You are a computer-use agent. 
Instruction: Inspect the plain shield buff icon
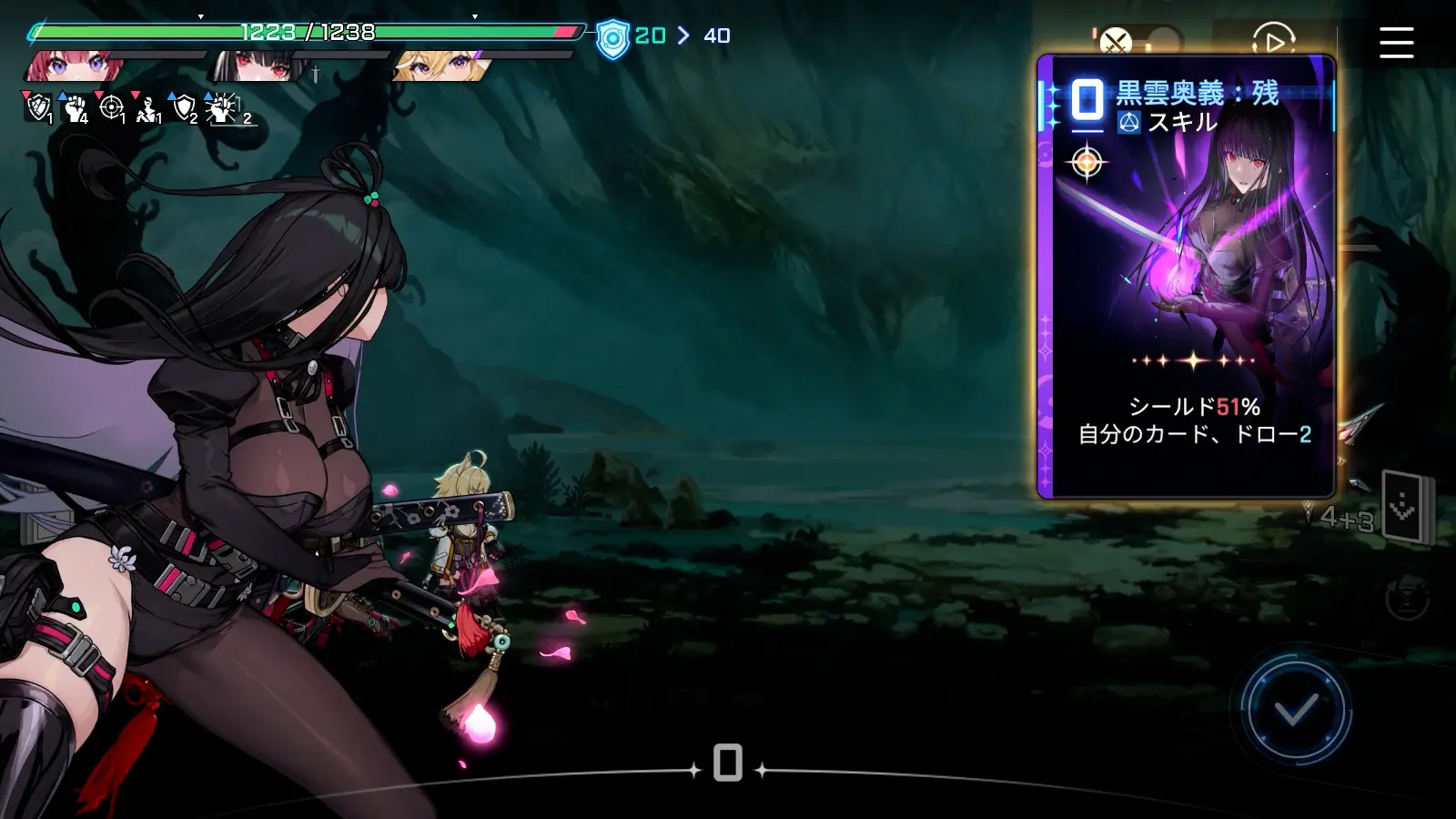[x=185, y=108]
